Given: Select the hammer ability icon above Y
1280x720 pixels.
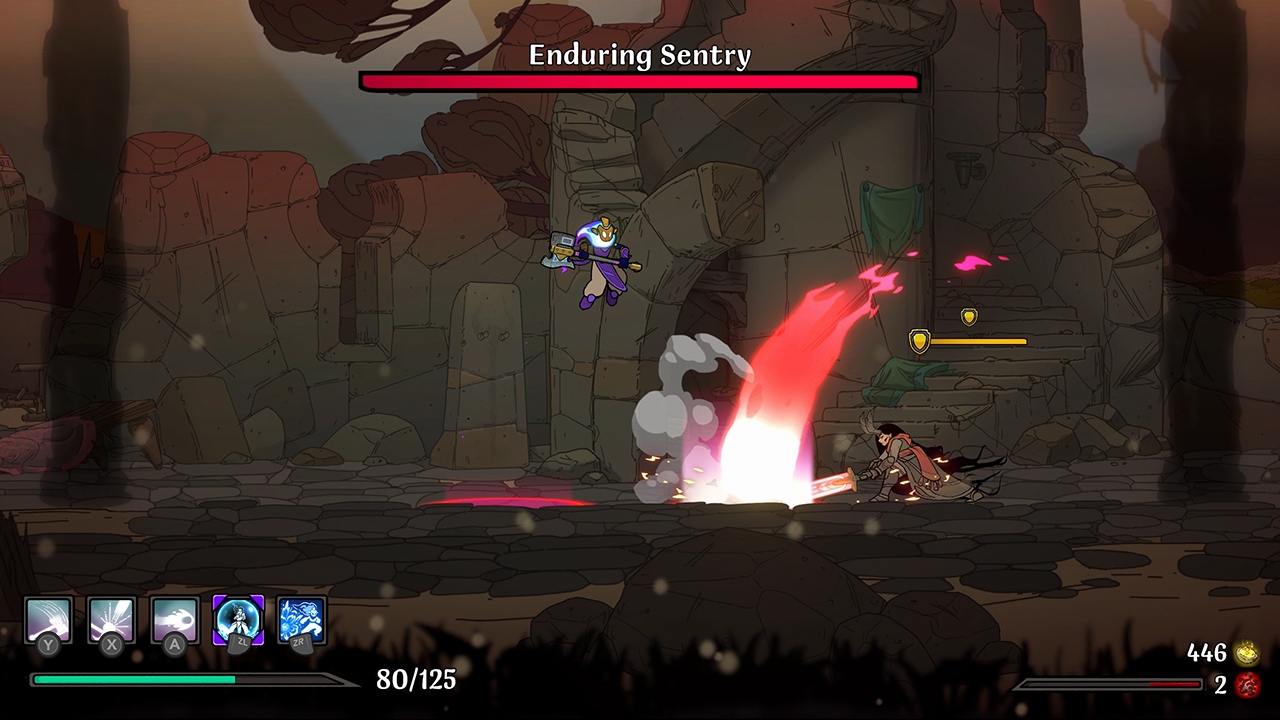Looking at the screenshot, I should 48,620.
